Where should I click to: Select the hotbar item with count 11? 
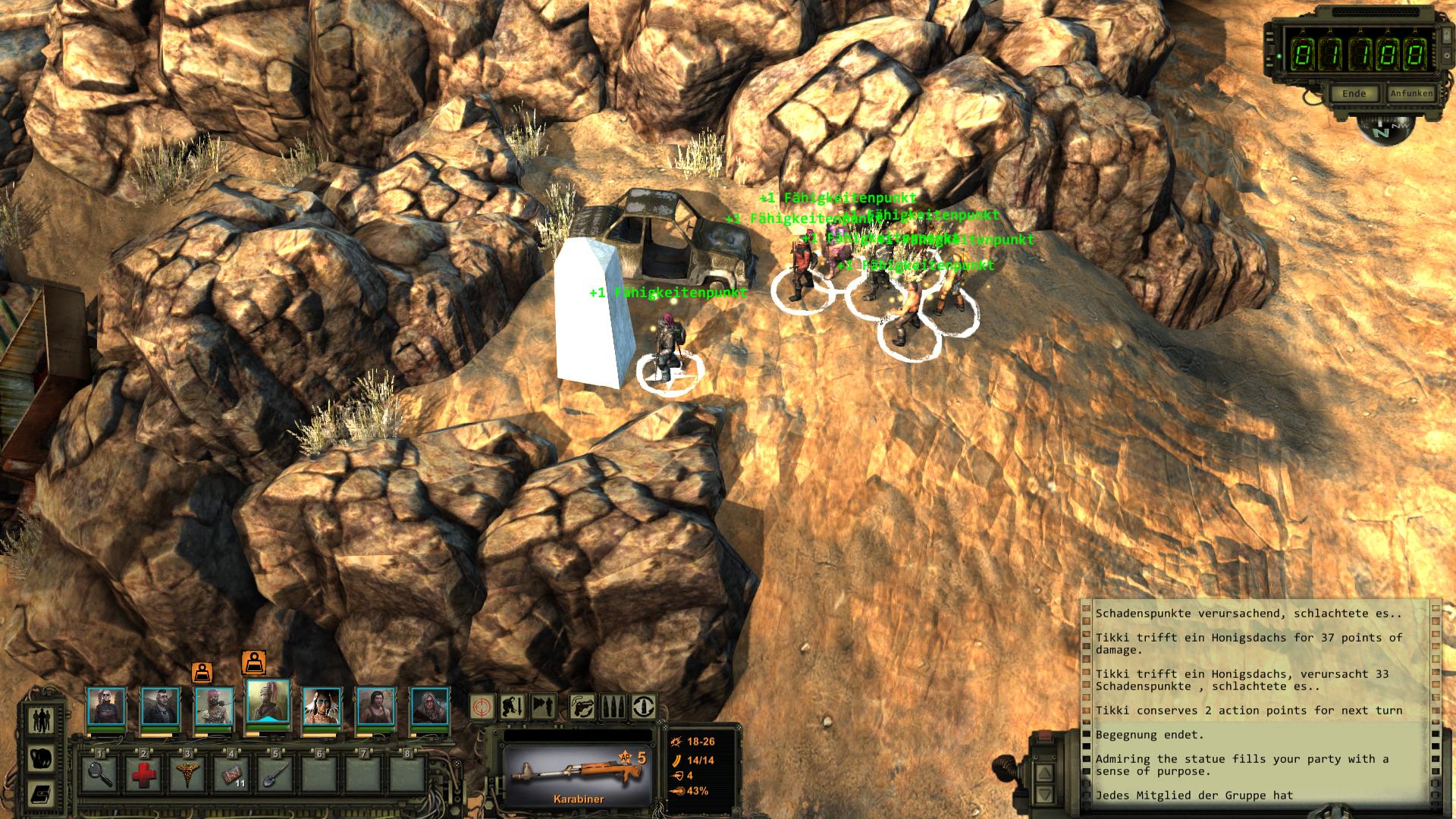(x=231, y=773)
